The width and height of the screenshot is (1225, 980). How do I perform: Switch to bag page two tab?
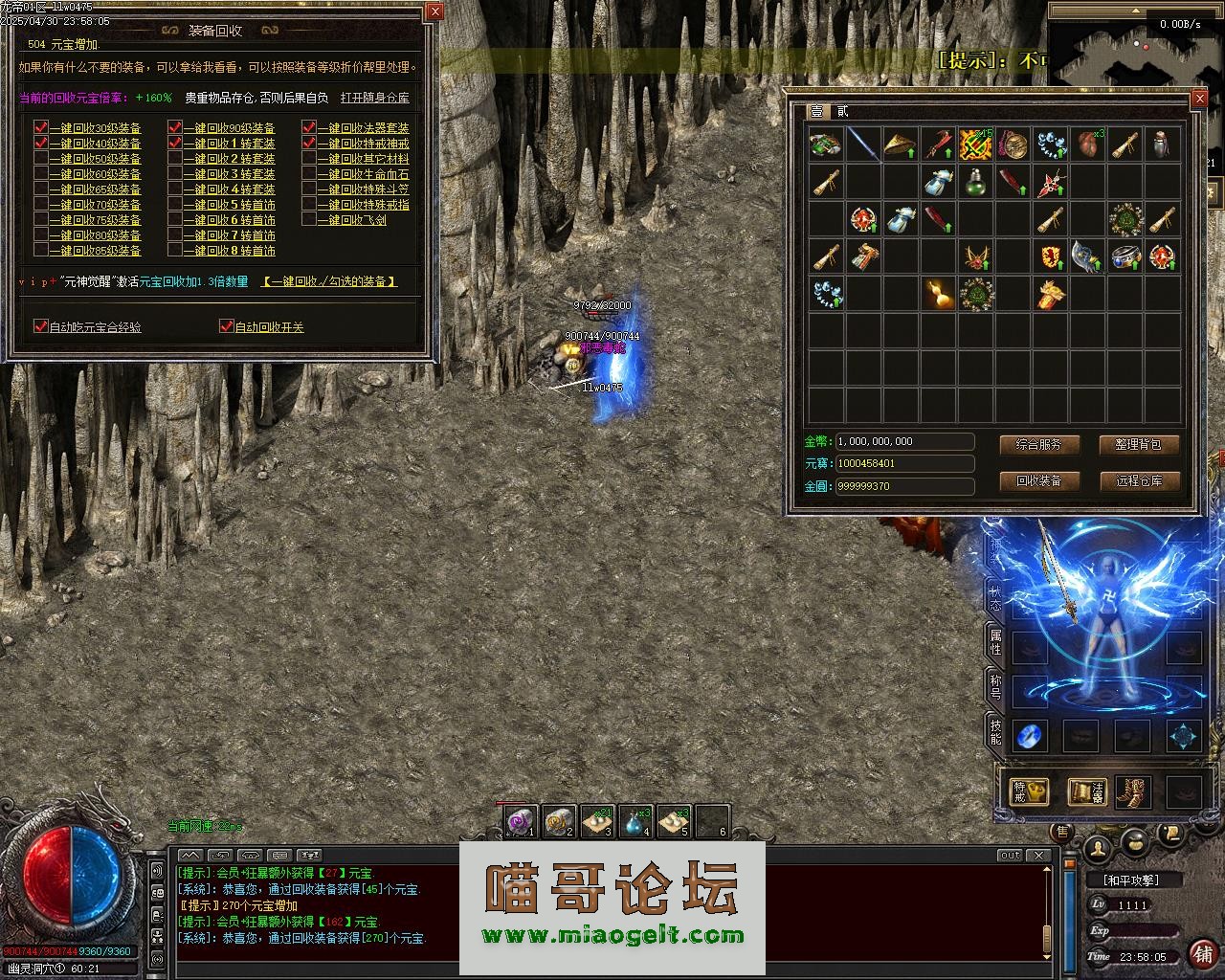842,112
